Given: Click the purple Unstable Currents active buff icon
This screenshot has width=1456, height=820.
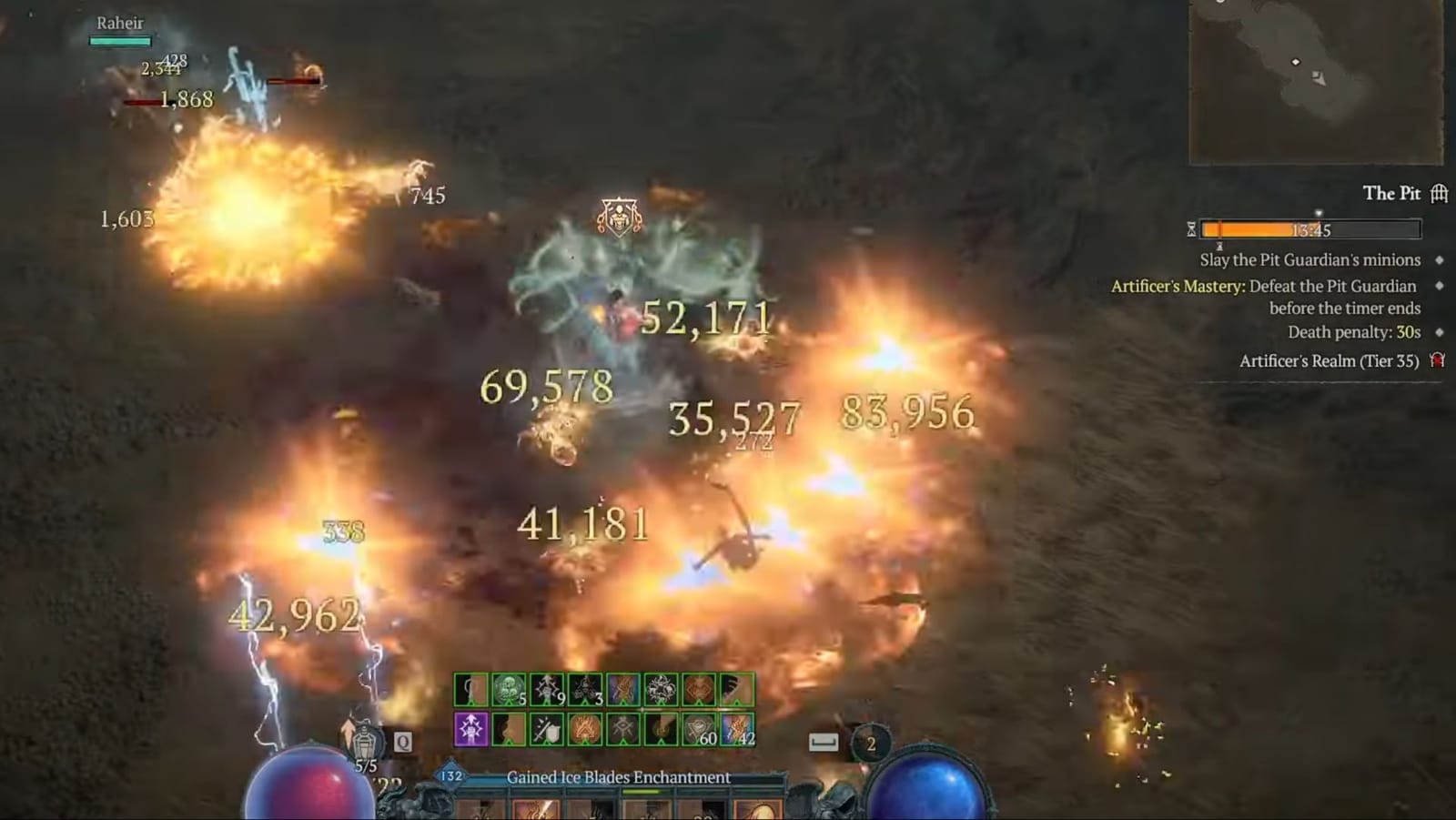Looking at the screenshot, I should click(470, 729).
